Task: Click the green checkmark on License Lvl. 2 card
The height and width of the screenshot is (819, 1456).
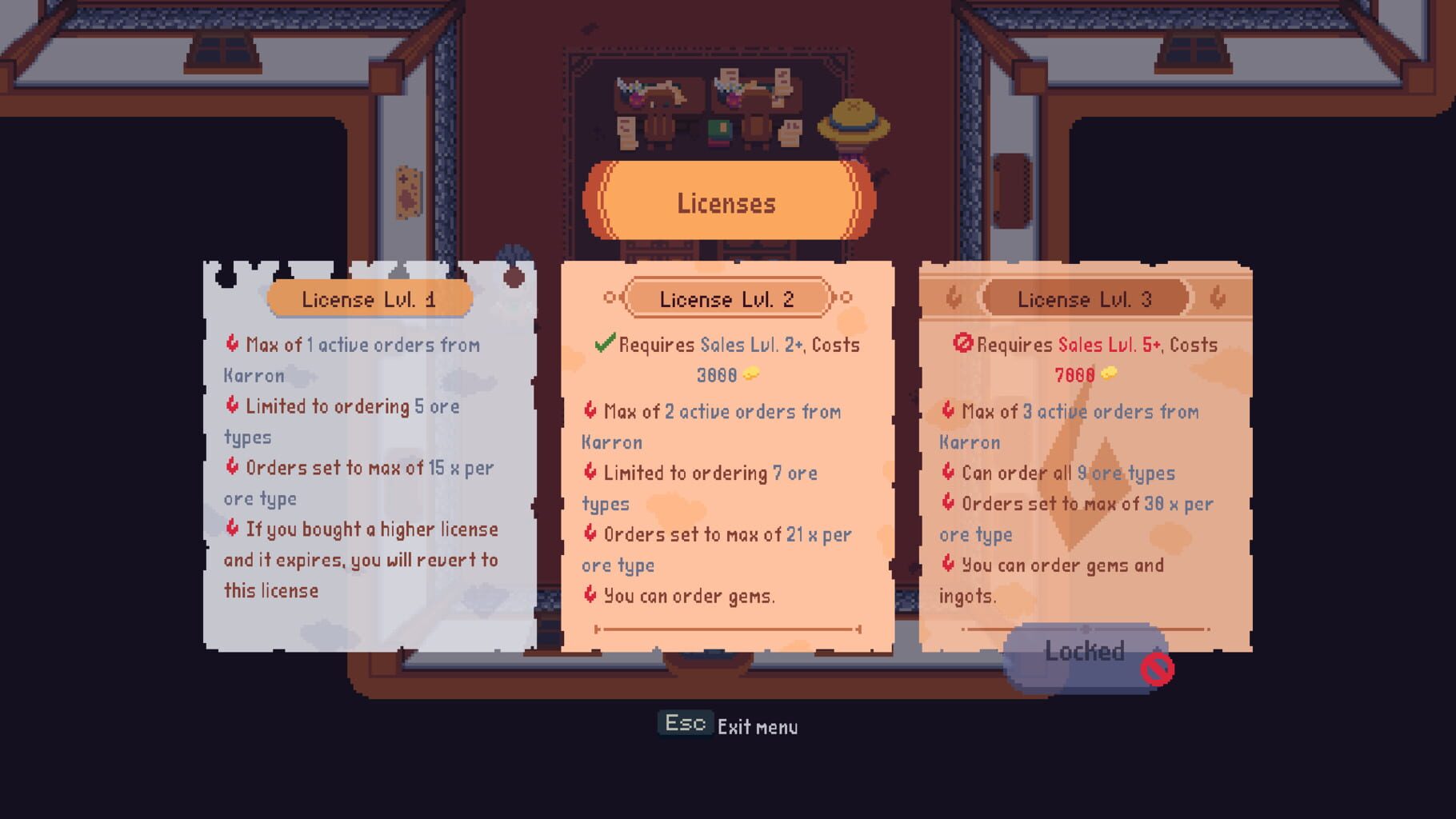Action: pos(606,345)
